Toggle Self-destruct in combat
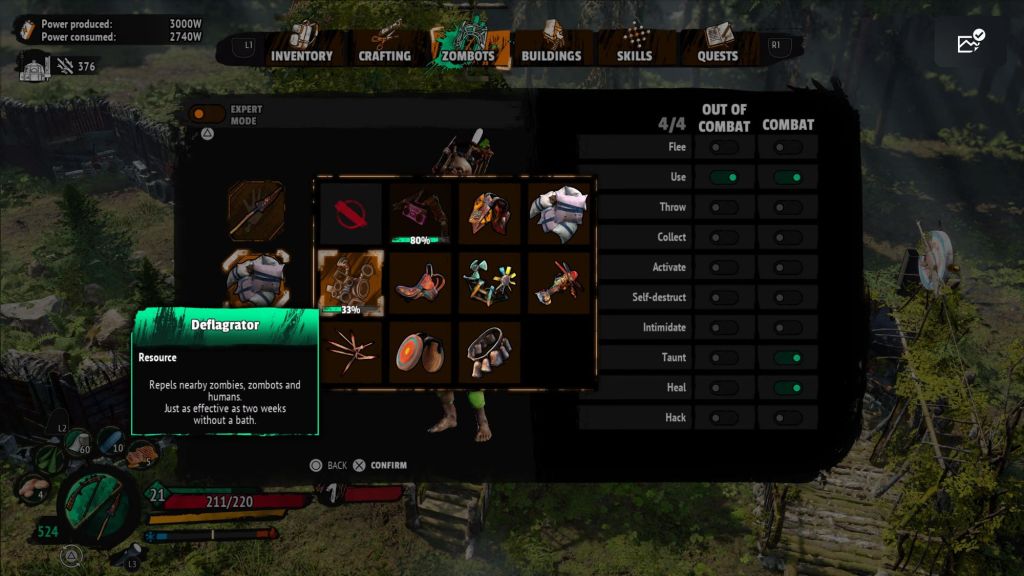Viewport: 1024px width, 576px height. 788,297
